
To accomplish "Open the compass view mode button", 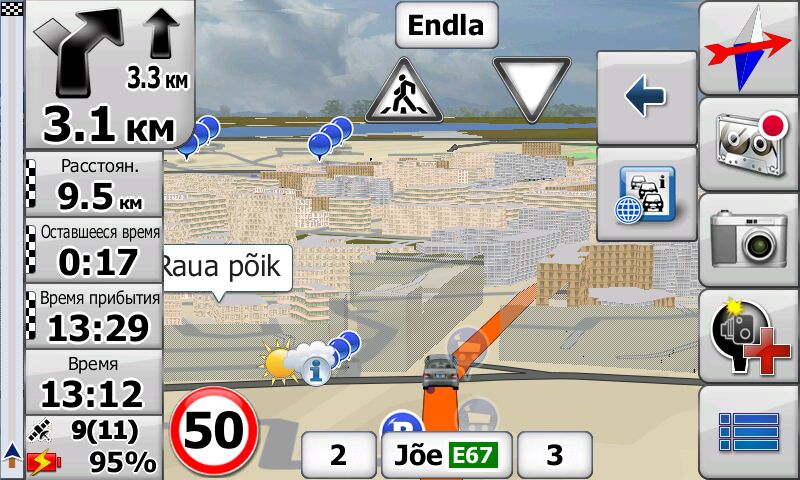I will [749, 48].
